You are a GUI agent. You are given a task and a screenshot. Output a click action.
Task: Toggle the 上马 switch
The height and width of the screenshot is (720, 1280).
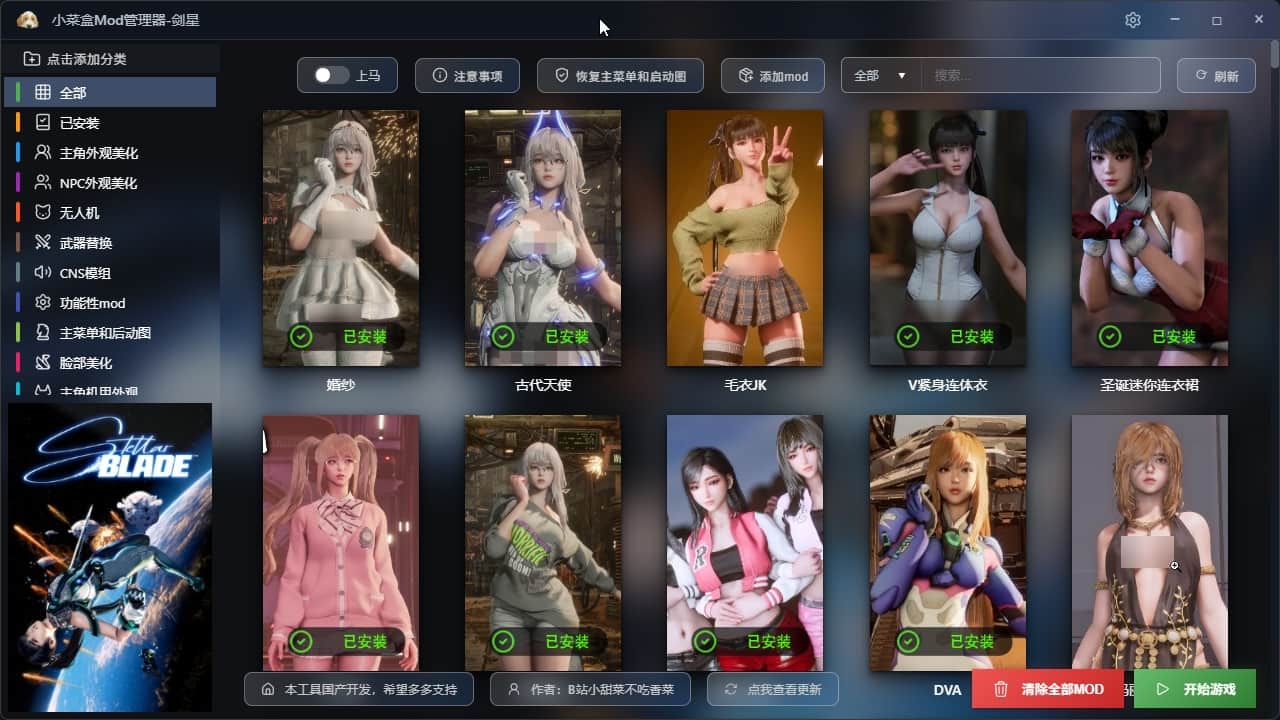[x=332, y=76]
